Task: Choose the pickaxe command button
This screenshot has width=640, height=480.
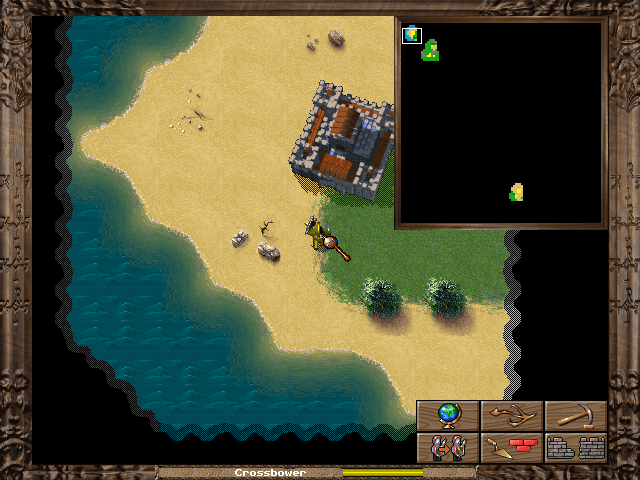Action: pos(575,416)
